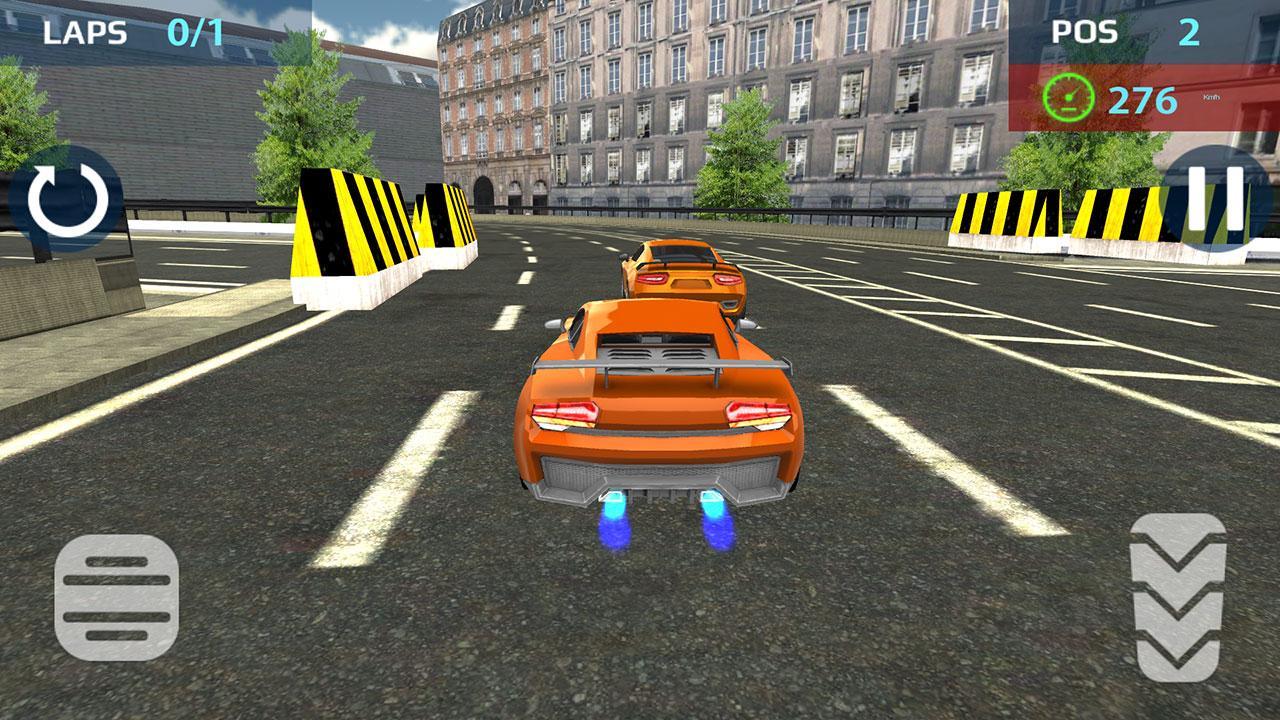Select the POS header label

[x=1084, y=33]
